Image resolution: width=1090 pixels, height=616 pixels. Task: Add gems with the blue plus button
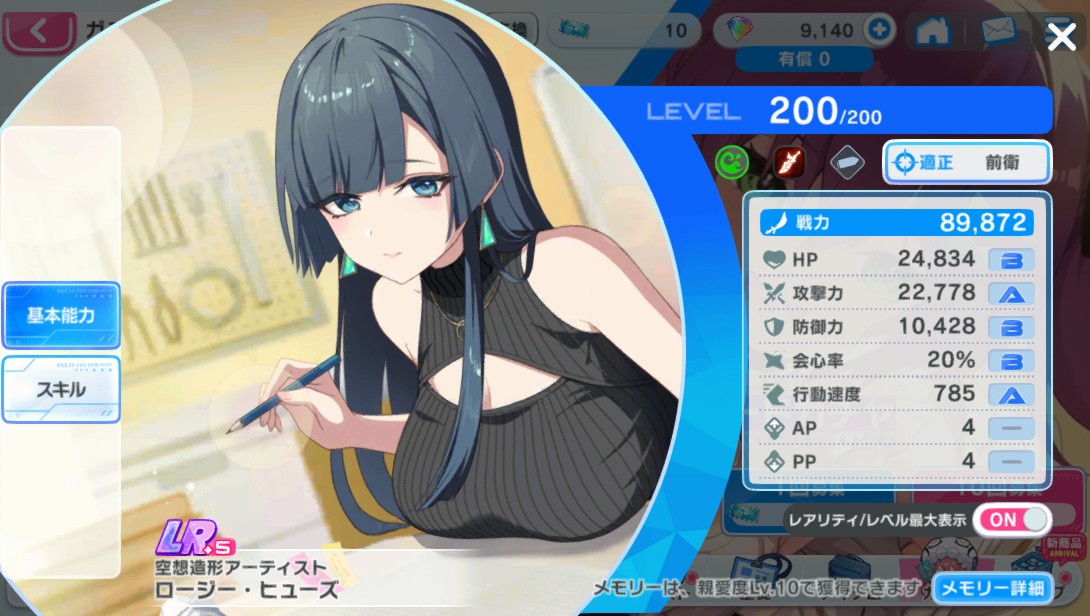click(879, 30)
